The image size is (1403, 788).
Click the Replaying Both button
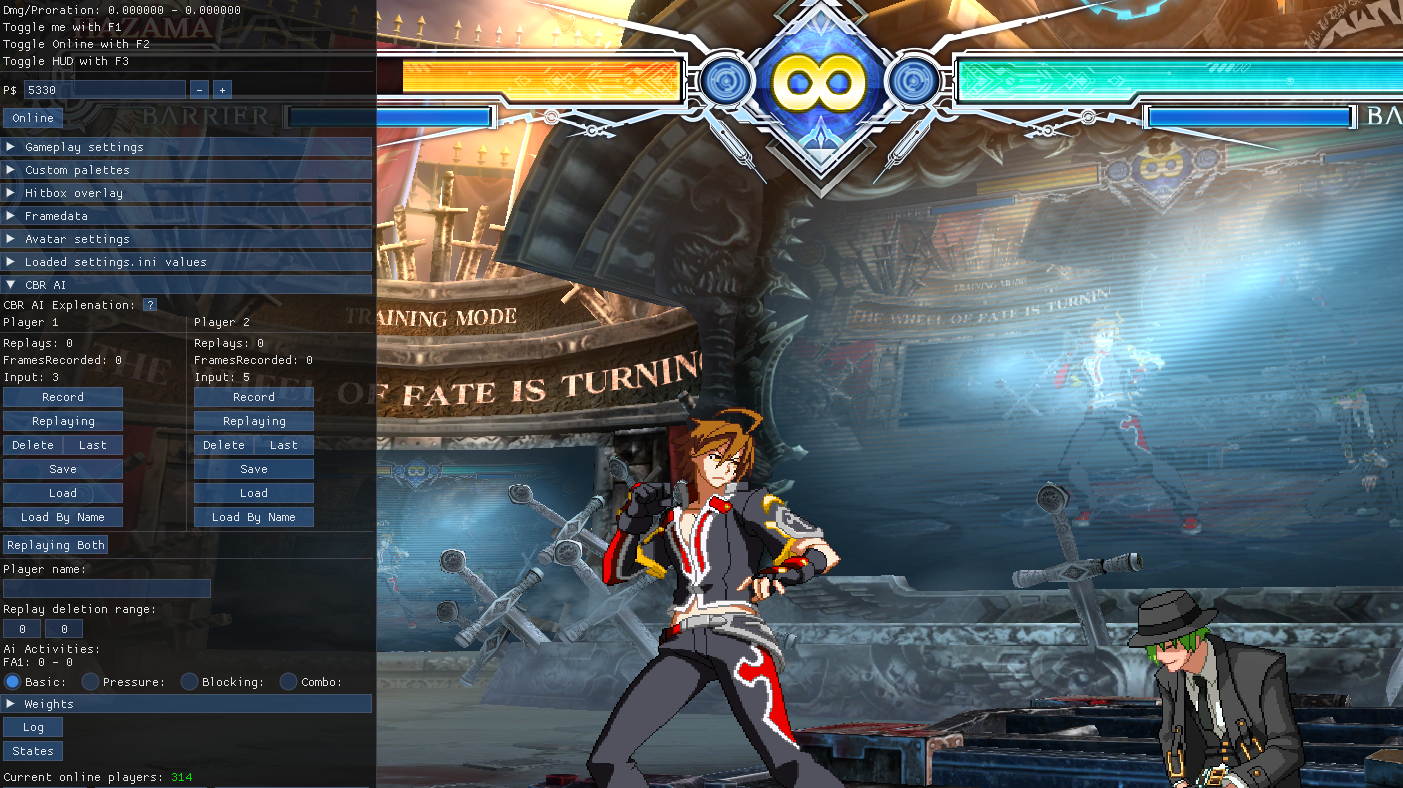click(56, 545)
